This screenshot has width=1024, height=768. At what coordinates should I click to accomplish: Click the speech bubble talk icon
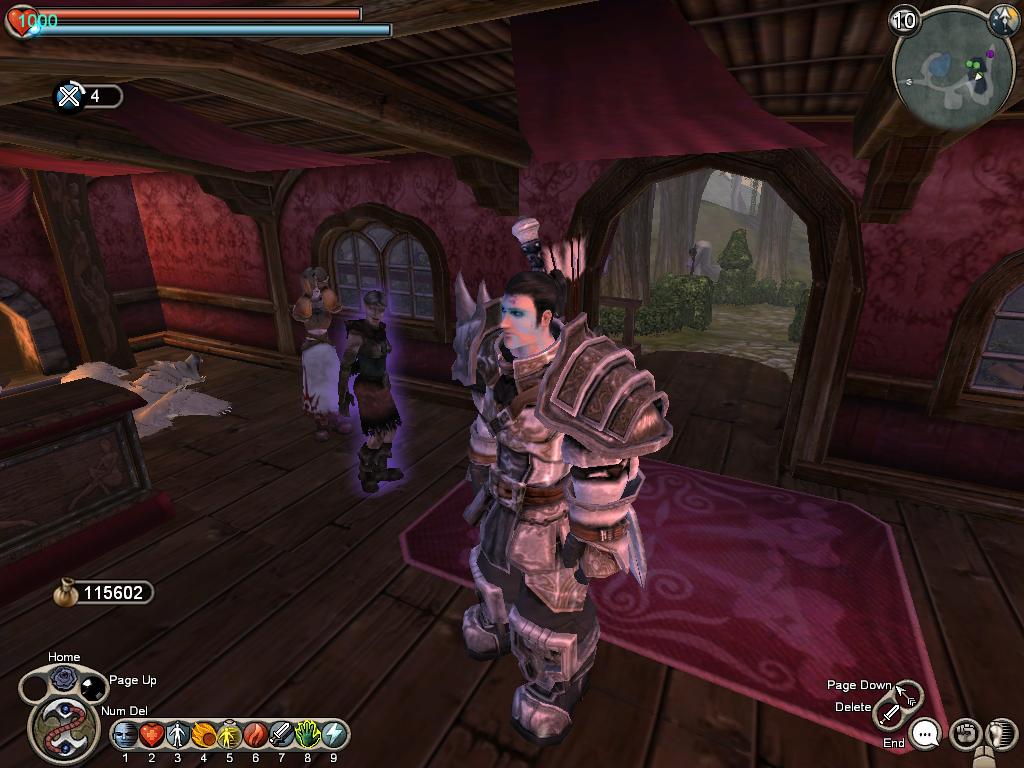click(927, 735)
